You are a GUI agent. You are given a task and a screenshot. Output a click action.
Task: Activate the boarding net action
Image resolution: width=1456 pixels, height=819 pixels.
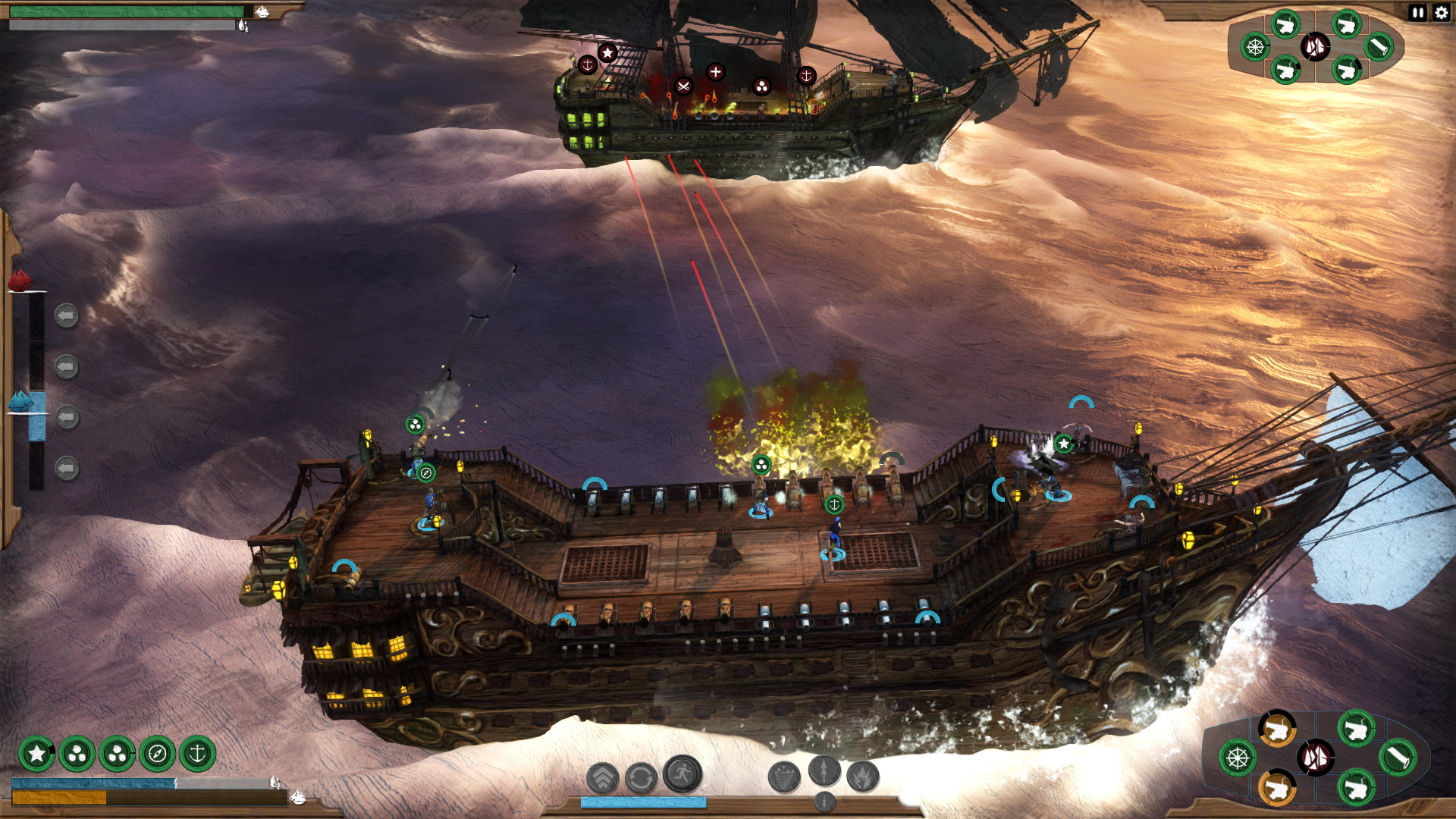pyautogui.click(x=783, y=777)
